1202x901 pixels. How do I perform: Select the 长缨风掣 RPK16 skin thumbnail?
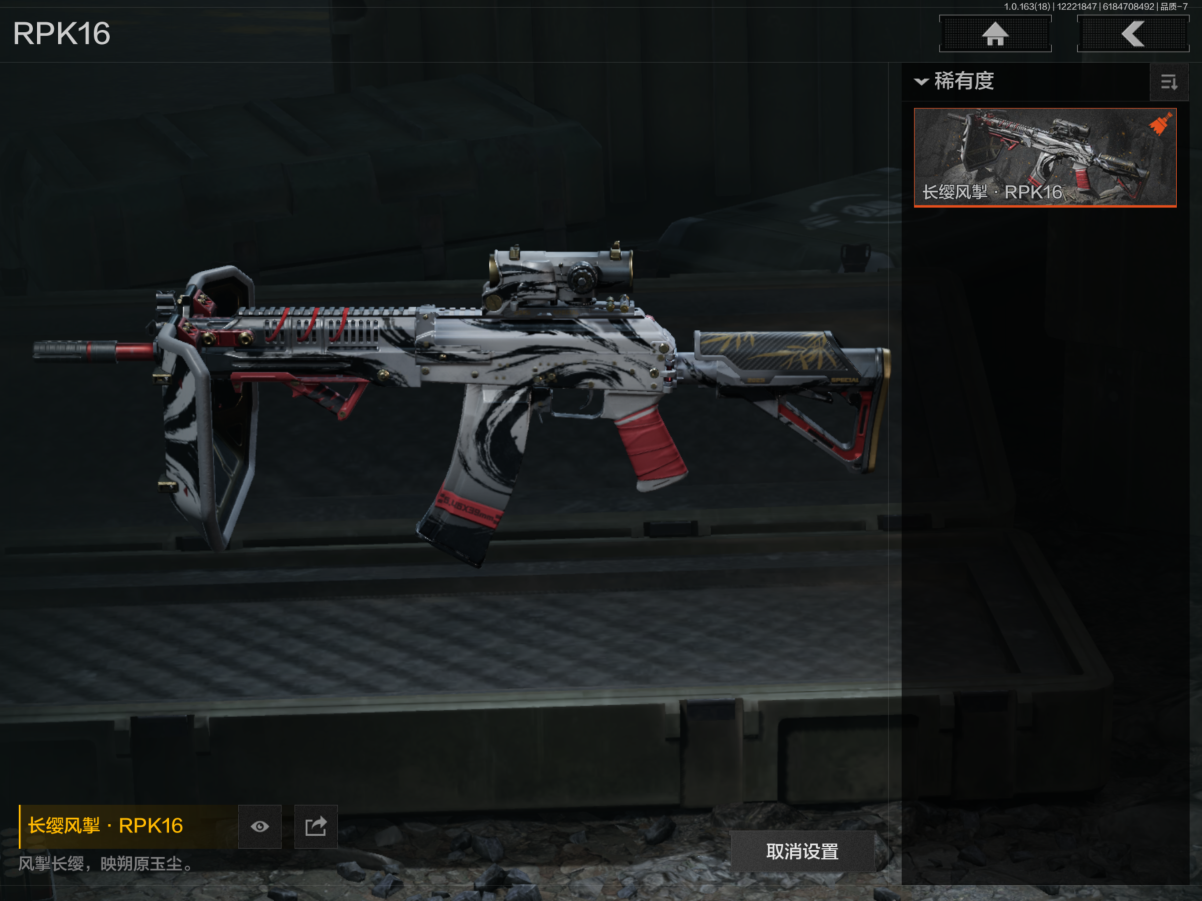1044,157
